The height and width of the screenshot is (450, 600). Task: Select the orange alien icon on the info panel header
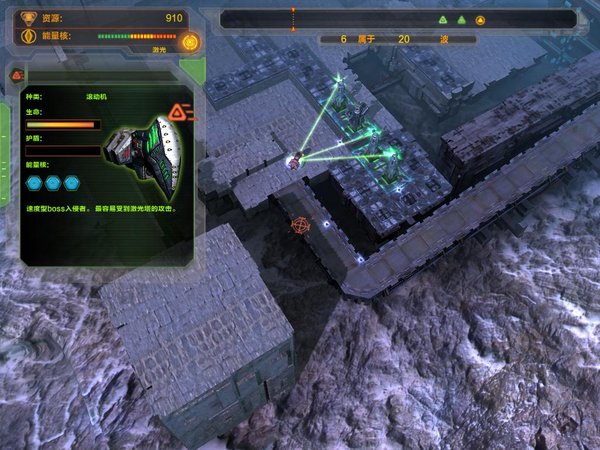tap(180, 111)
